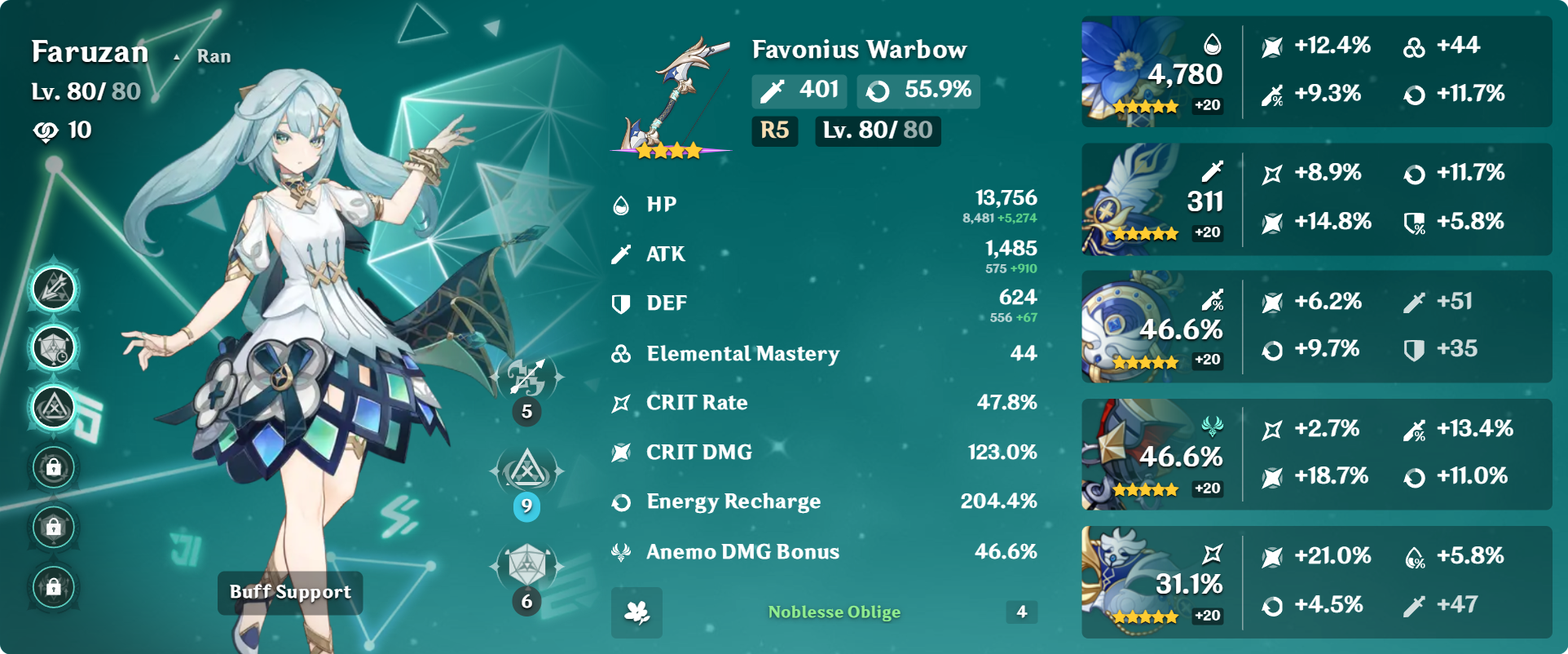This screenshot has width=1568, height=654.
Task: Click the Buff Support build label
Action: 290,593
